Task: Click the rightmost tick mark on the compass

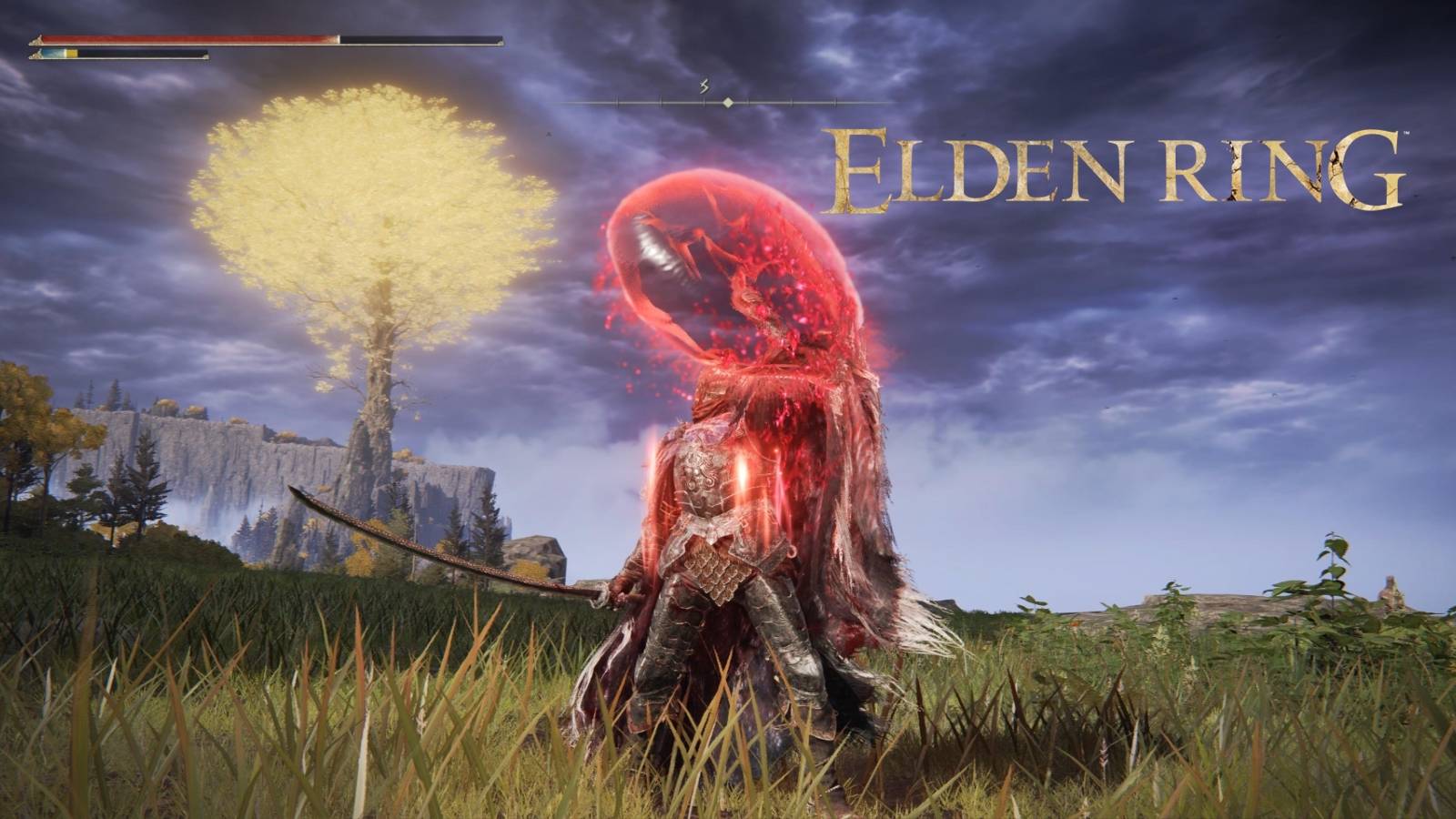Action: [833, 102]
